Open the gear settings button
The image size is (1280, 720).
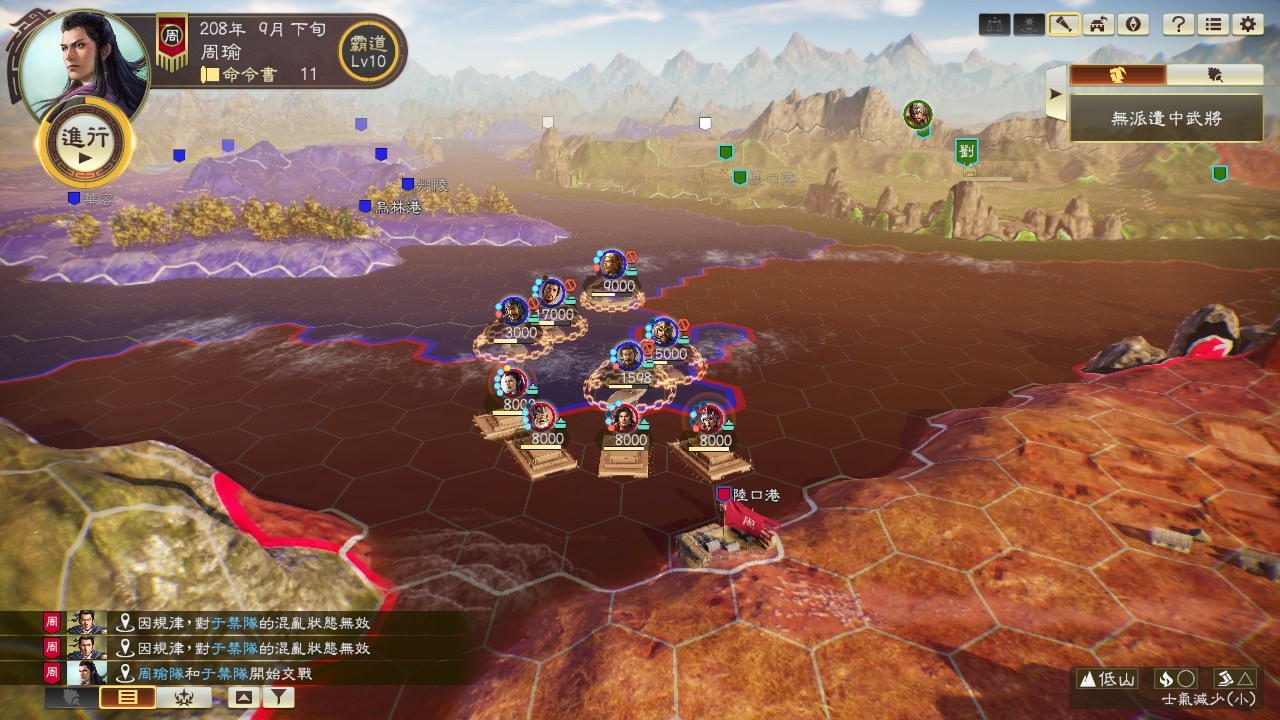(x=1246, y=25)
